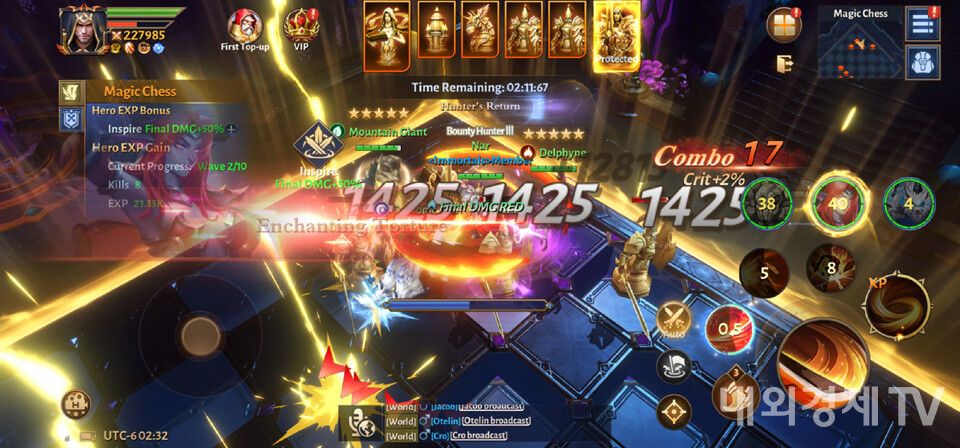
Task: Activate the skill showing cooldown 40
Action: click(x=837, y=203)
